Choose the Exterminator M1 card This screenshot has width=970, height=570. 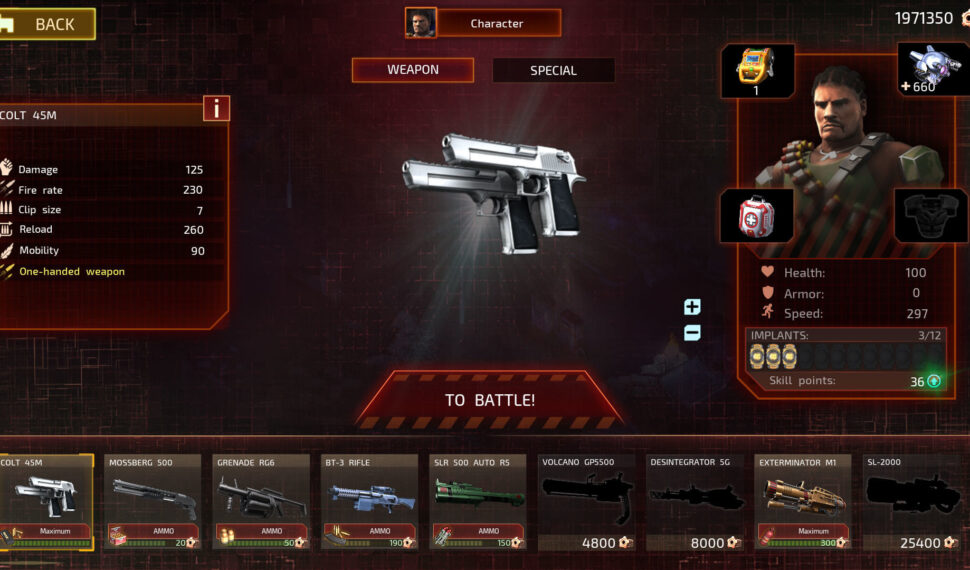pos(802,502)
